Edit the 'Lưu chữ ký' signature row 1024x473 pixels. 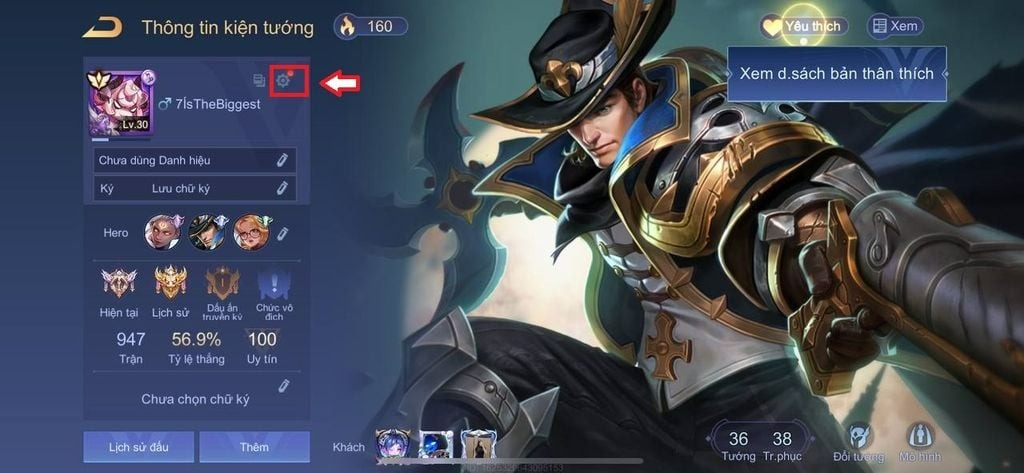coord(282,188)
